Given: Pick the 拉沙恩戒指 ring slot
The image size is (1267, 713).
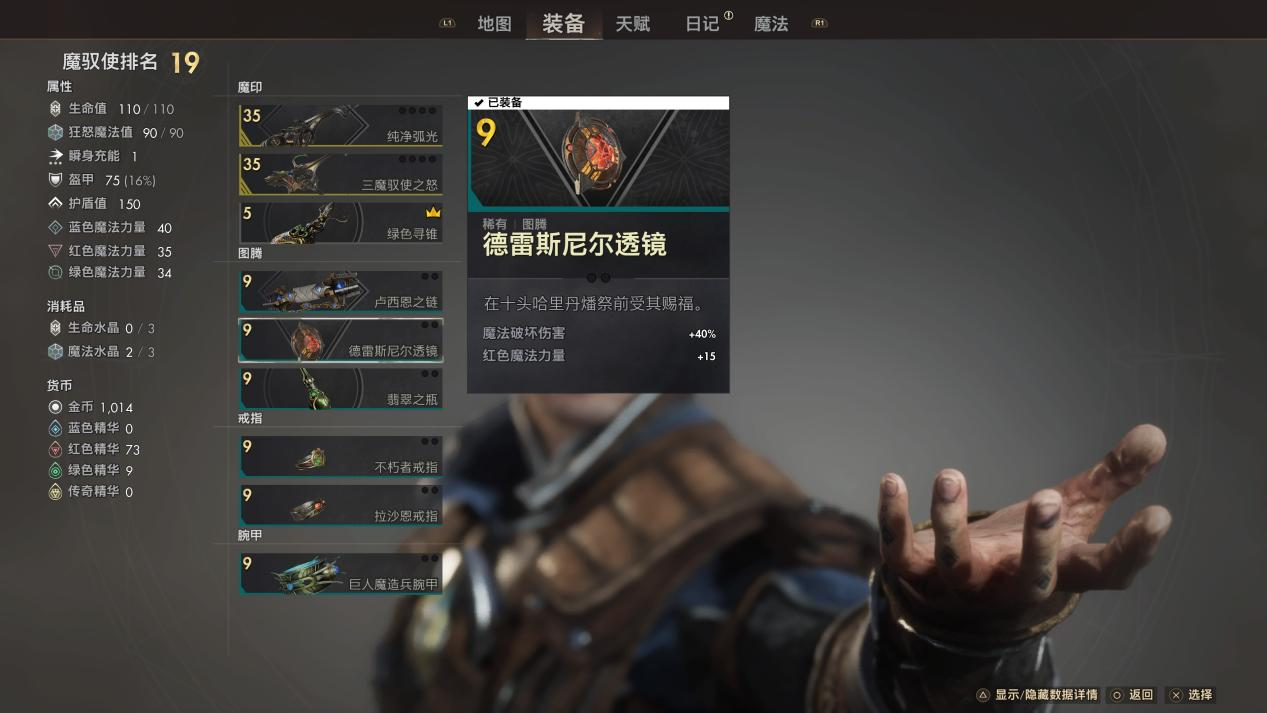Looking at the screenshot, I should 340,505.
